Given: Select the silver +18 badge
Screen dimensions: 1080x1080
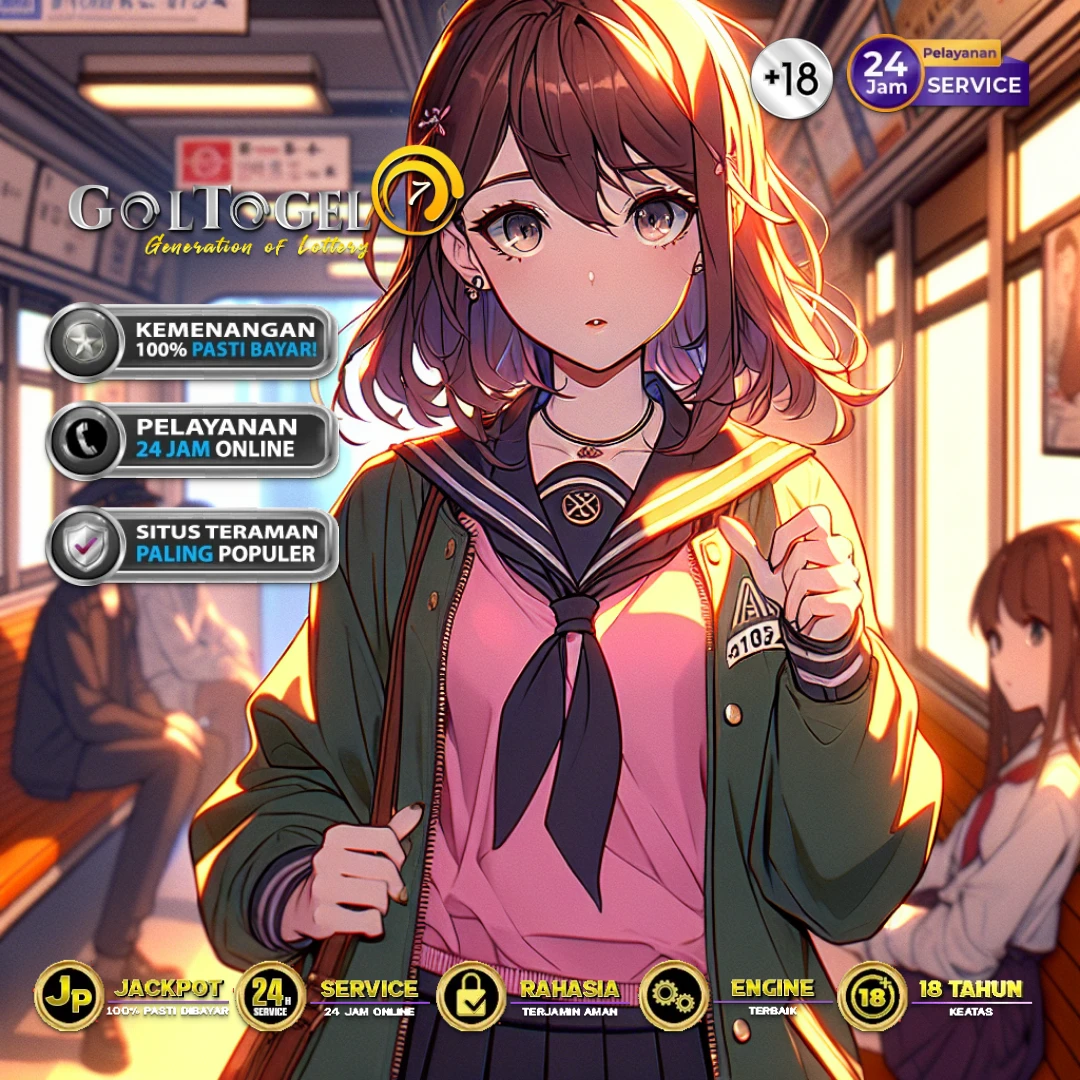Looking at the screenshot, I should [x=790, y=79].
